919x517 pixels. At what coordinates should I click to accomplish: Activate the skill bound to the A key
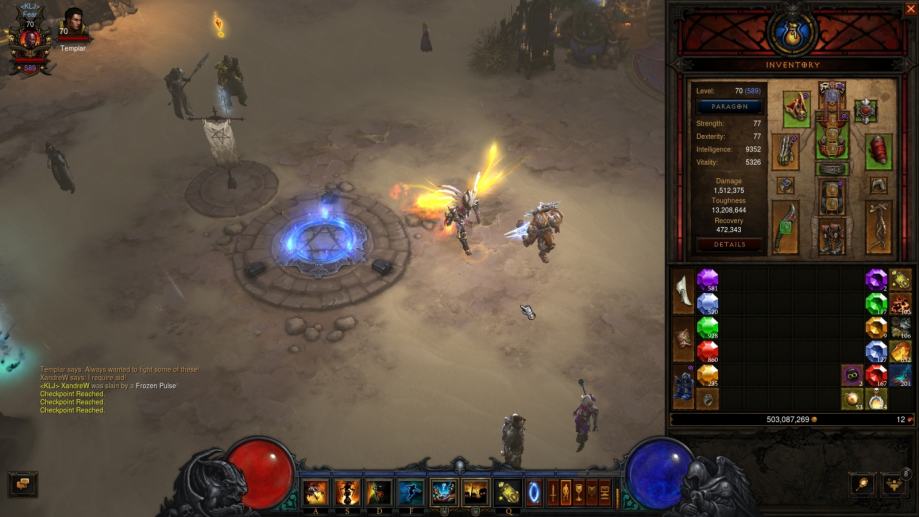(x=317, y=492)
